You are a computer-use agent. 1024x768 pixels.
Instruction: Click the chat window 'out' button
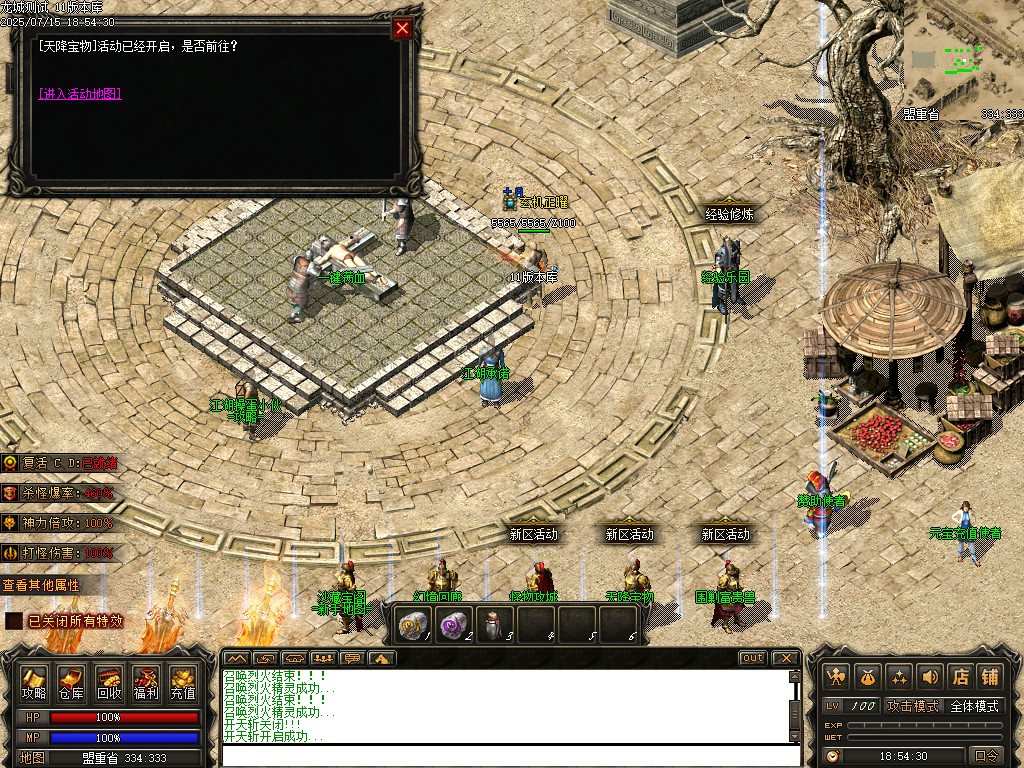click(x=753, y=658)
